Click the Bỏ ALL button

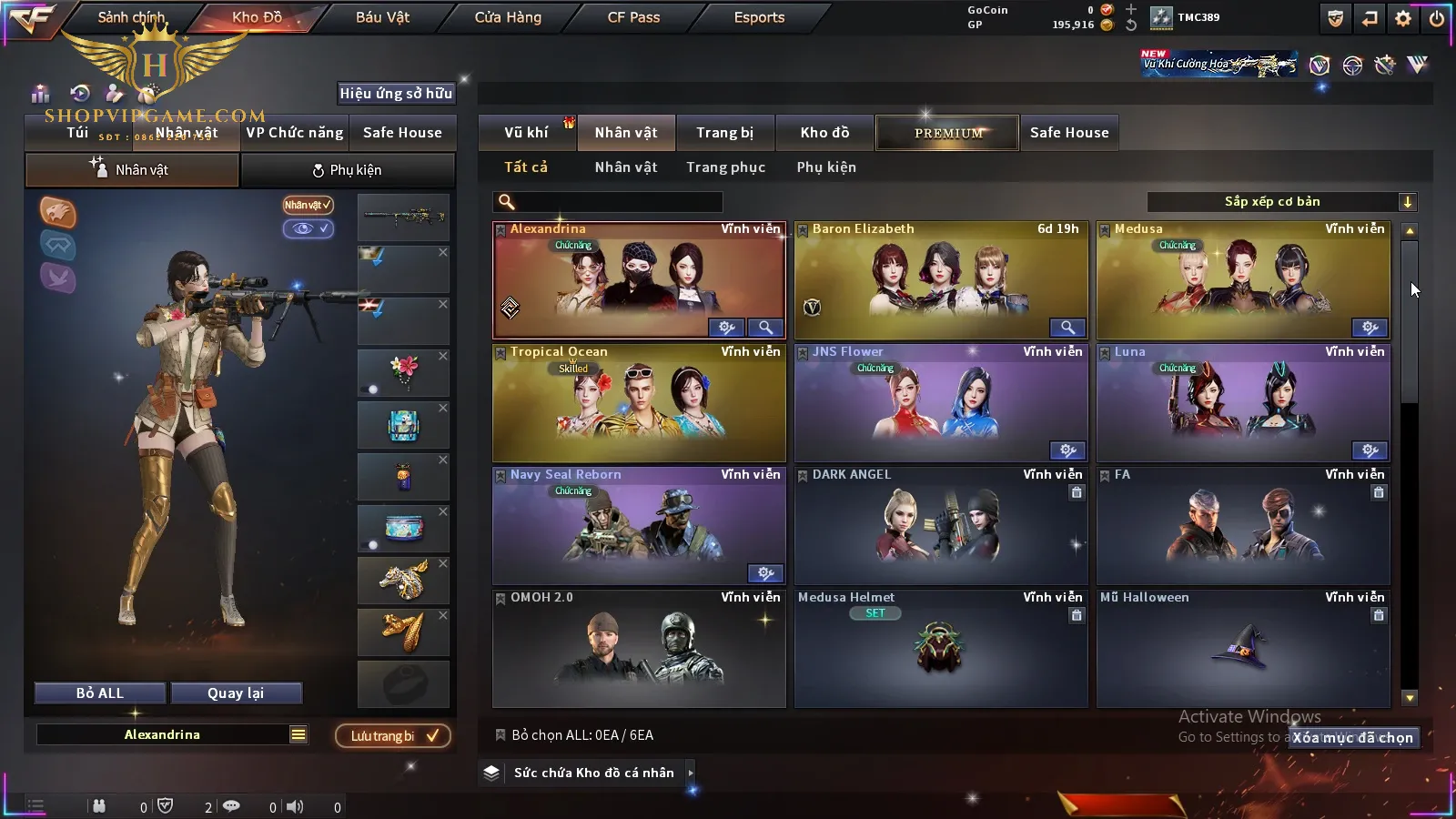click(100, 693)
